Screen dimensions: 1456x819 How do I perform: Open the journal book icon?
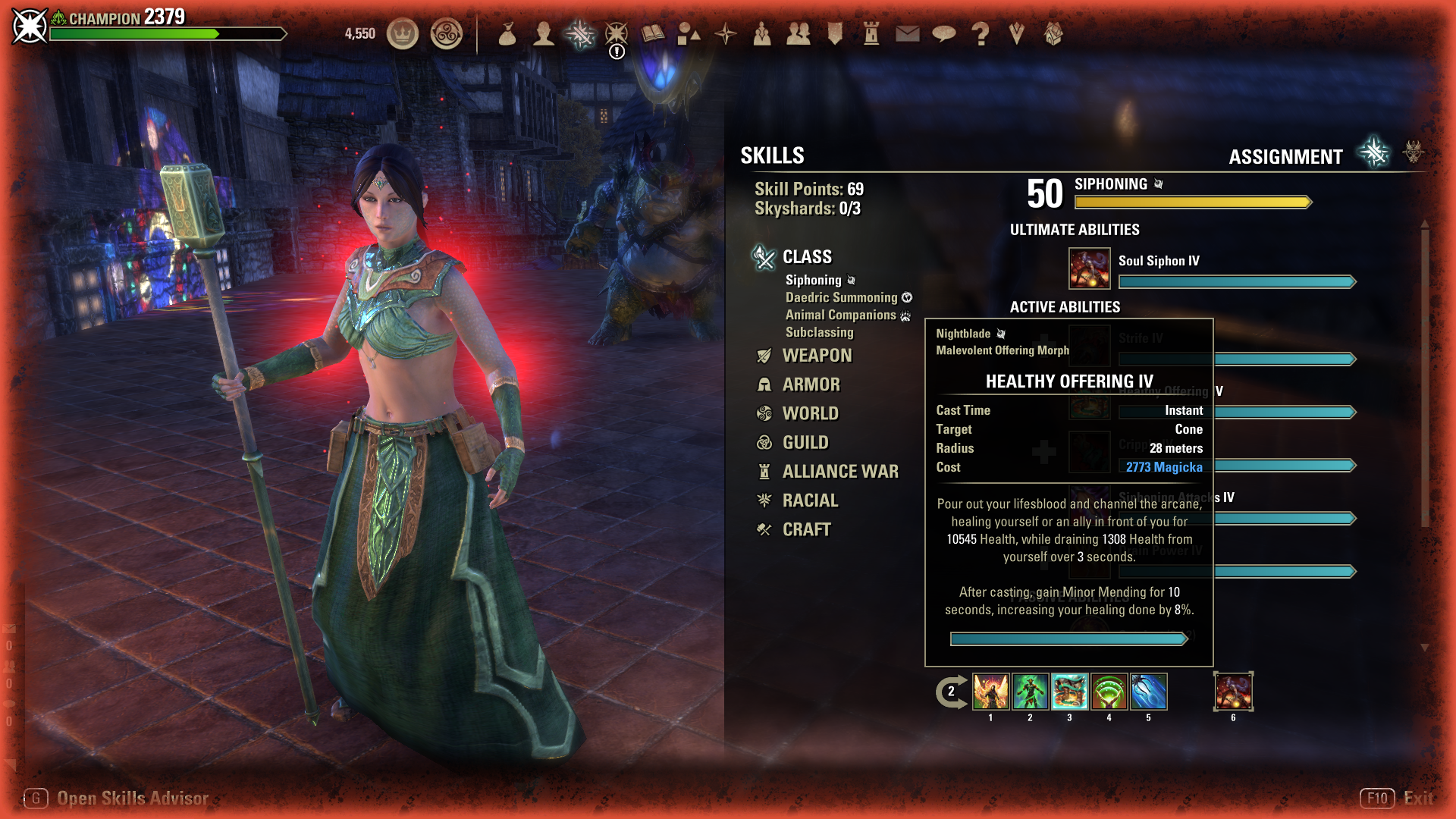click(652, 34)
